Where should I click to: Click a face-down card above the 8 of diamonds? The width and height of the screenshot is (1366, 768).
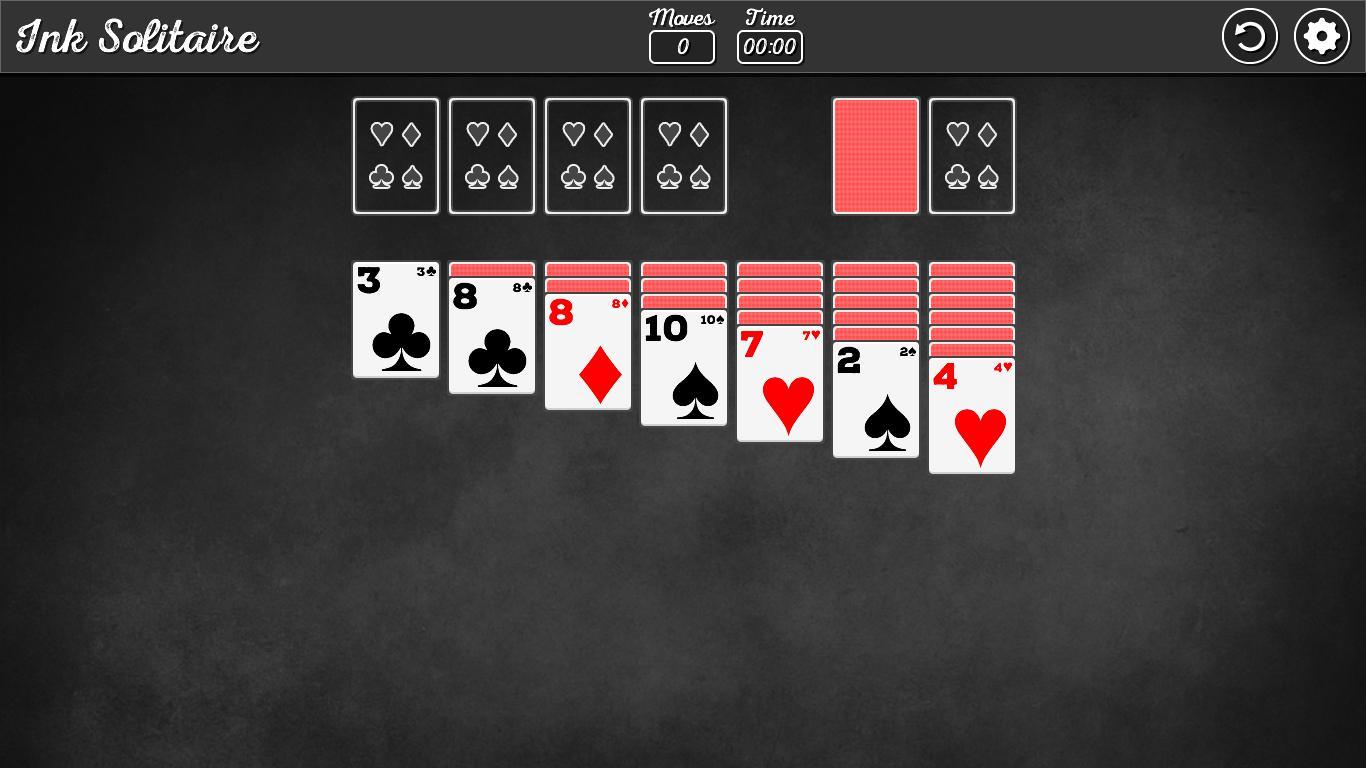[587, 270]
